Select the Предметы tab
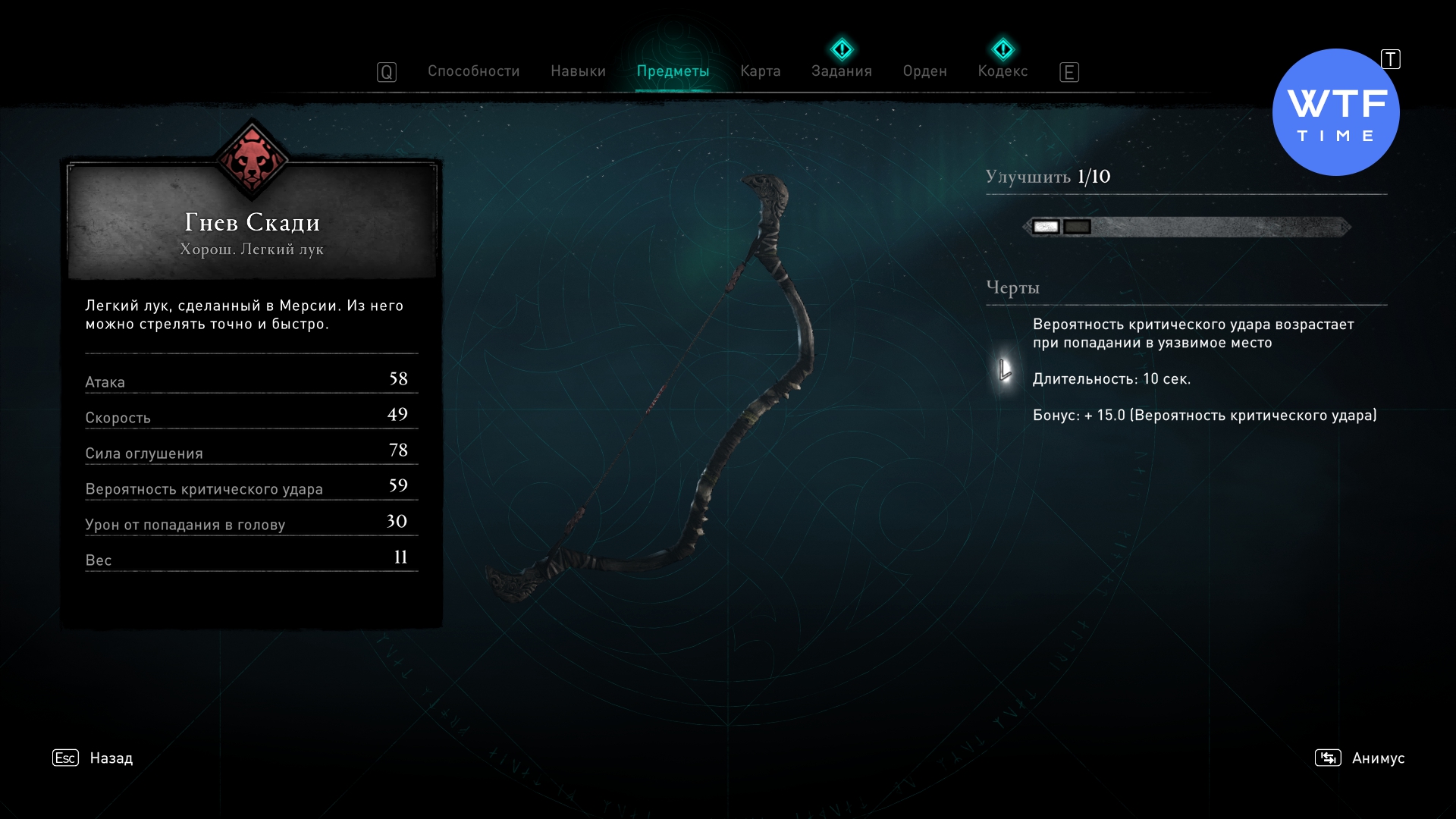This screenshot has width=1456, height=819. click(673, 71)
